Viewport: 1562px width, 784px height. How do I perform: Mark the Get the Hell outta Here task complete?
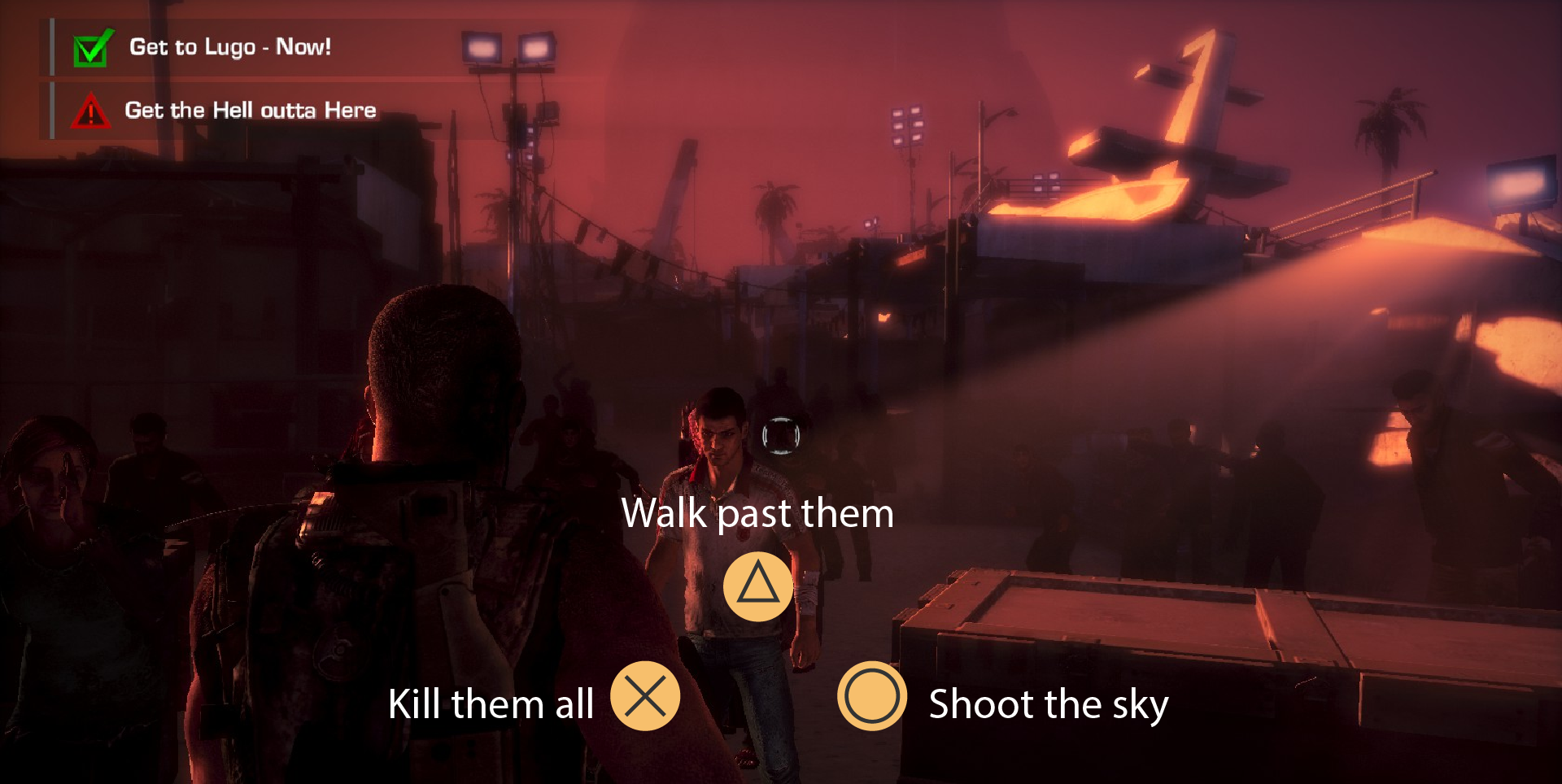(x=89, y=111)
